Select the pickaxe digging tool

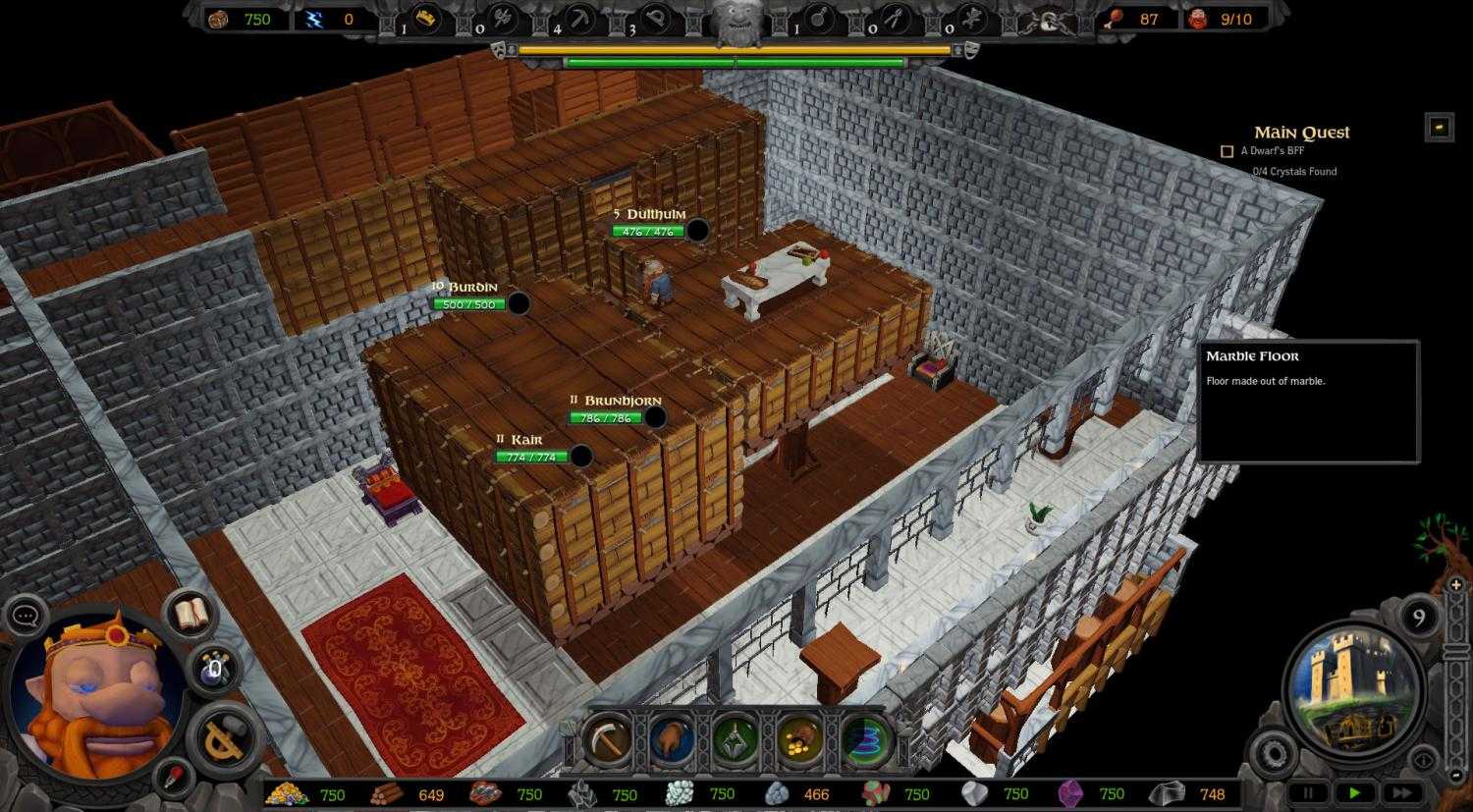point(607,741)
